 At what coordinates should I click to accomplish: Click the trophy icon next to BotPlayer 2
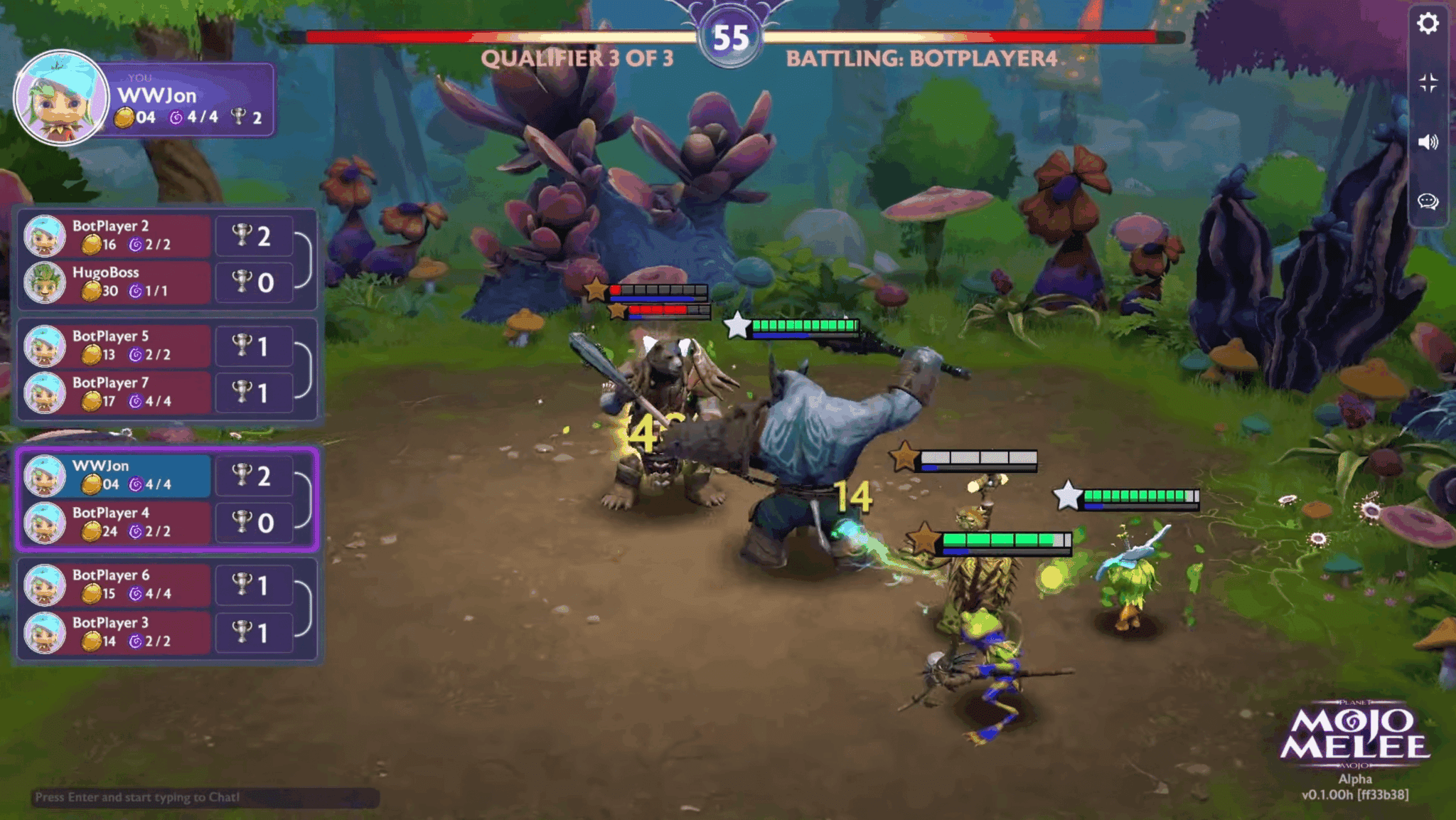point(241,235)
